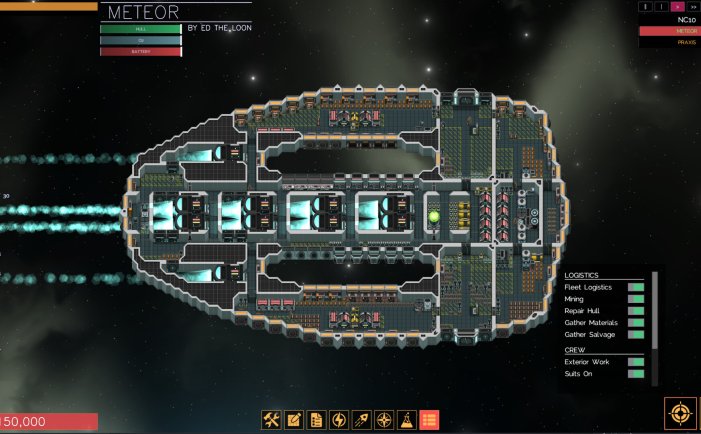
Task: Toggle the Mining switch
Action: [x=635, y=299]
